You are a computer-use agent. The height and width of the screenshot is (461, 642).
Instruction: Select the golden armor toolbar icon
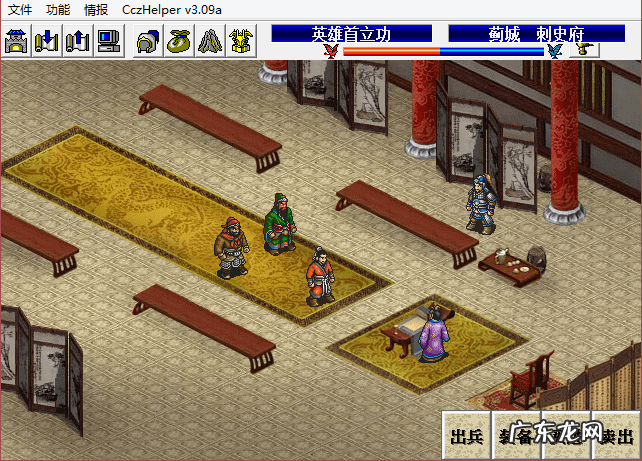coord(239,41)
